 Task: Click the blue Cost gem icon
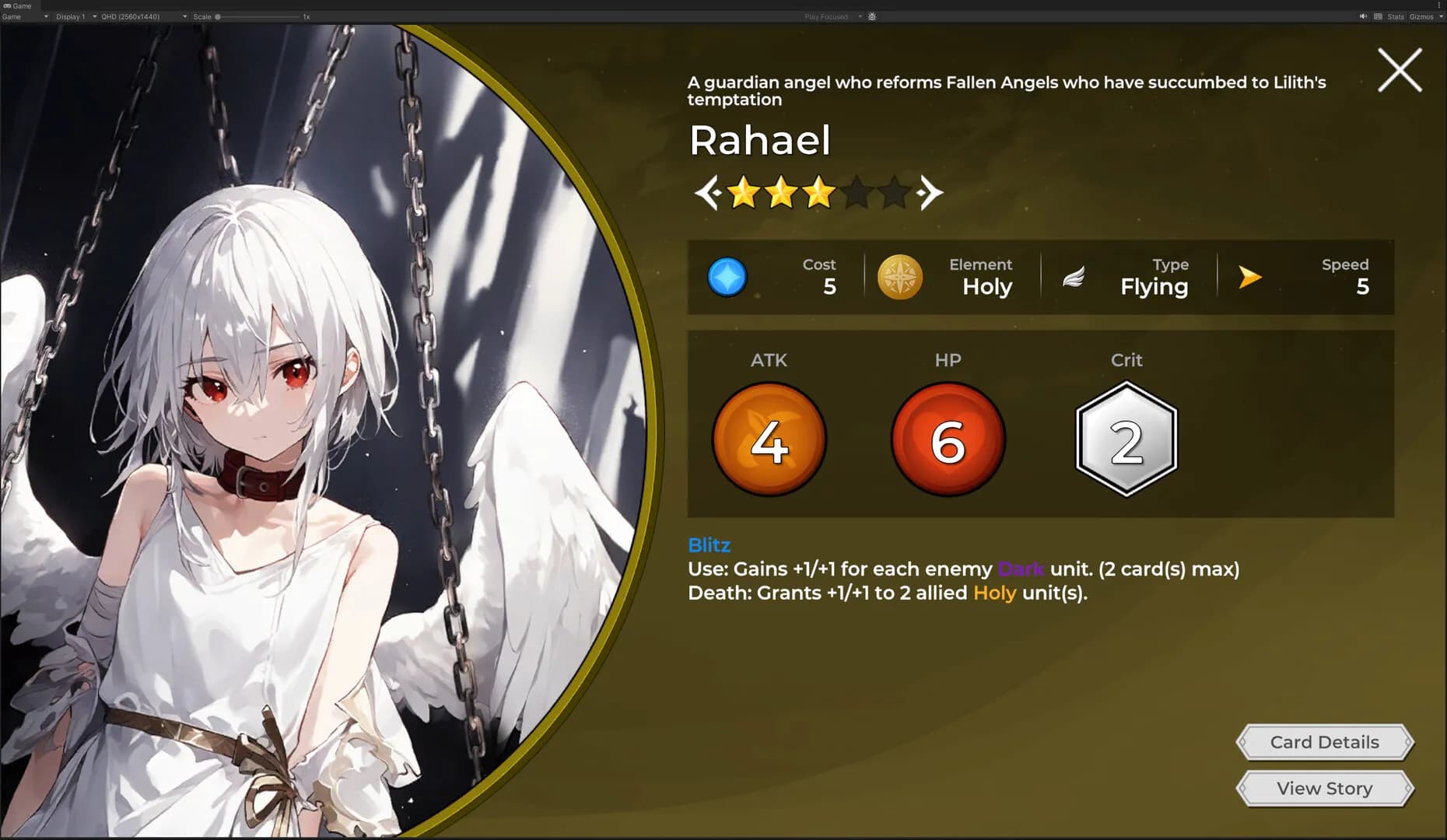[x=727, y=276]
